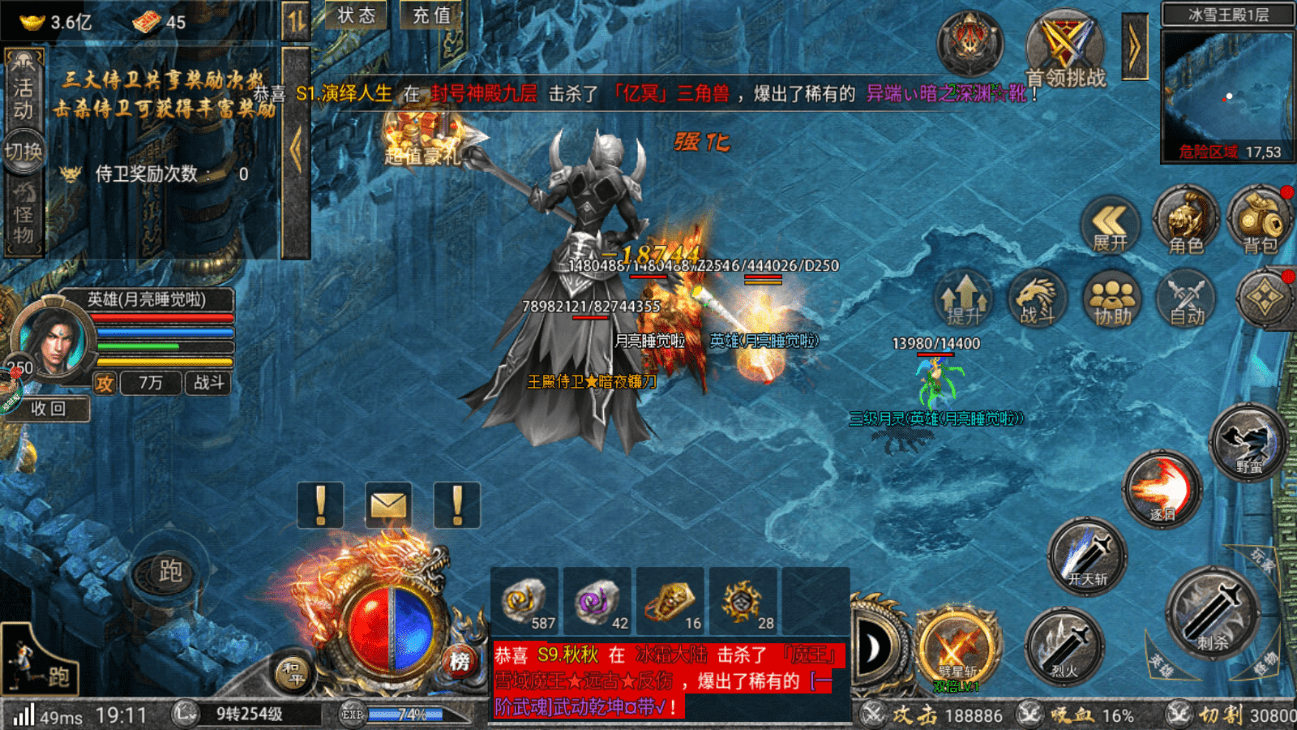Open the 背包 bag inventory
The height and width of the screenshot is (730, 1297).
click(x=1259, y=220)
